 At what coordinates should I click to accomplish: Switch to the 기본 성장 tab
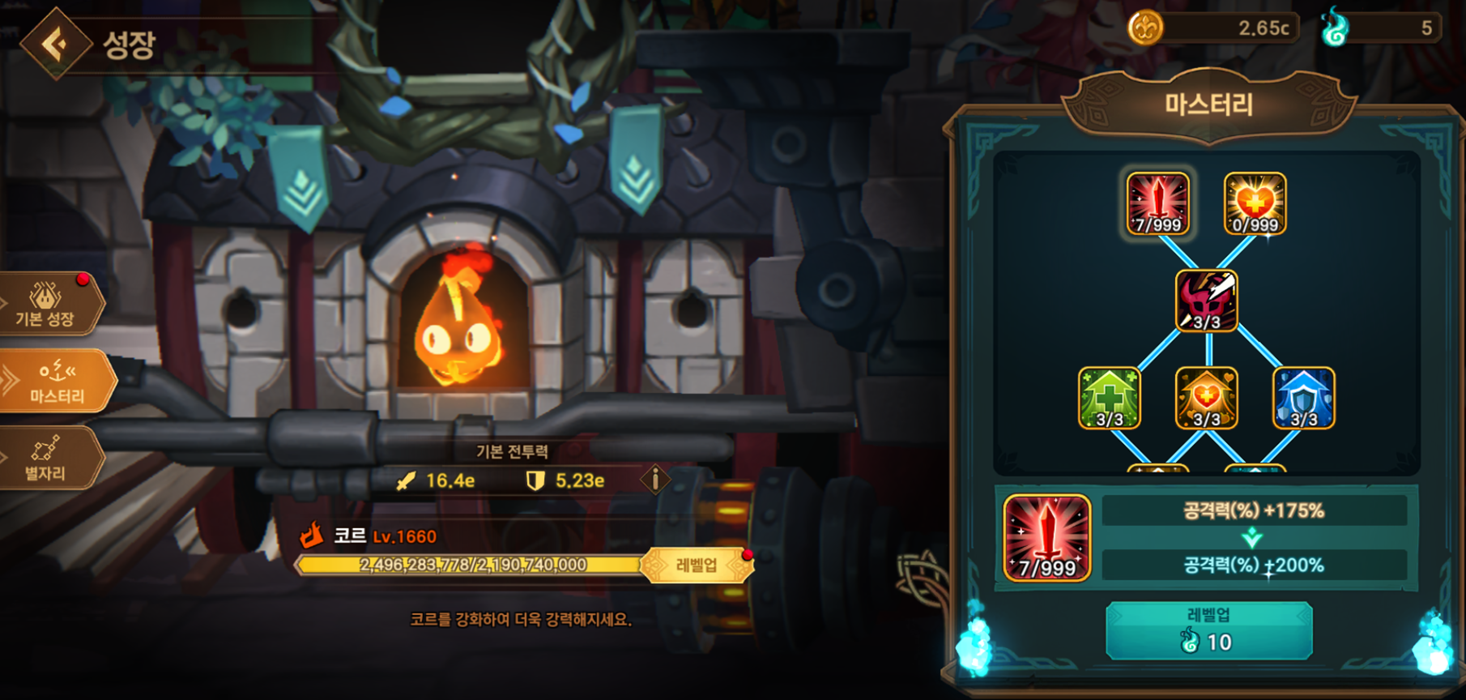pos(46,305)
